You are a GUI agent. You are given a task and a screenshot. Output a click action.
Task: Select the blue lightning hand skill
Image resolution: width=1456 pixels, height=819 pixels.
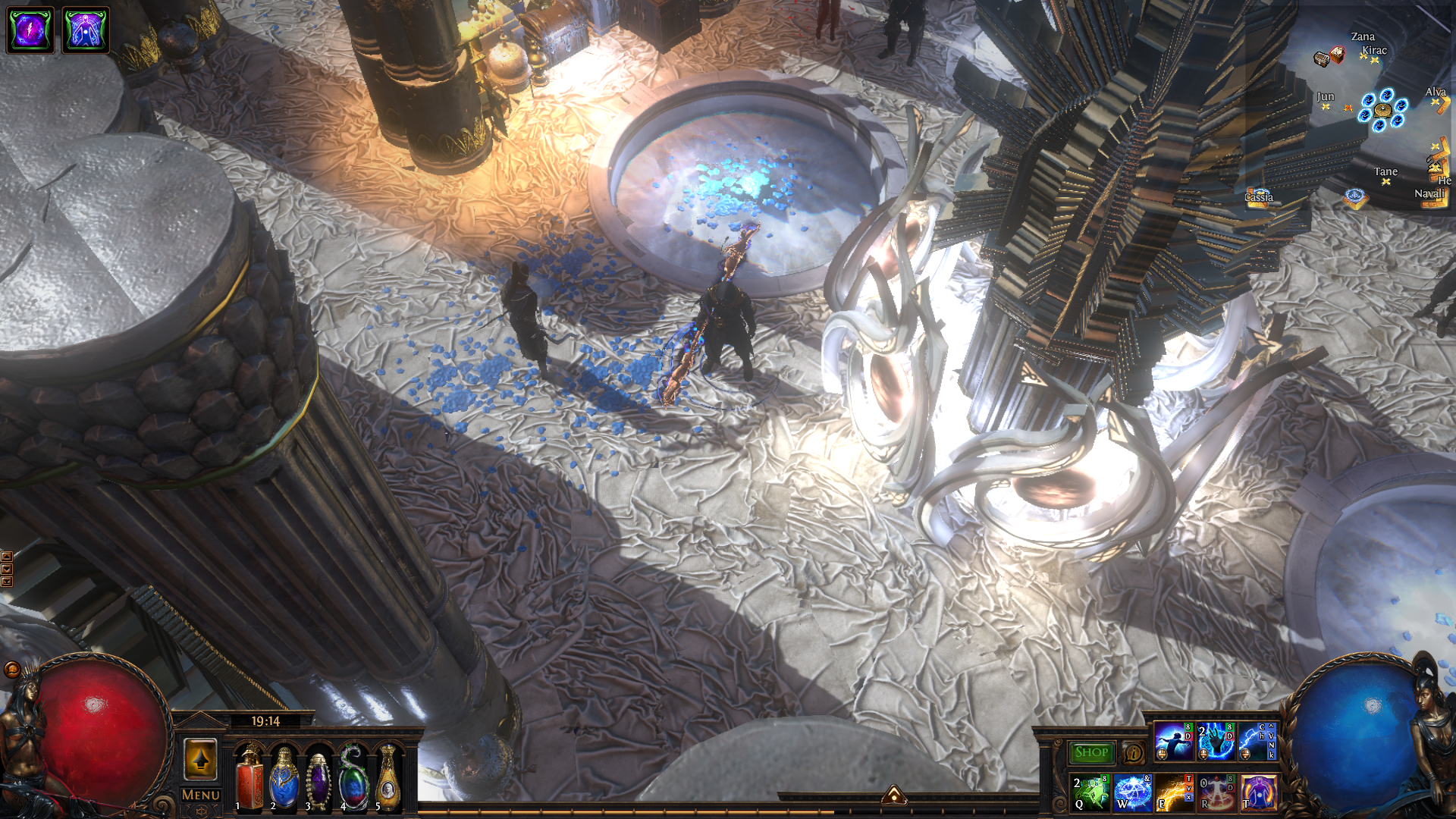(1216, 742)
